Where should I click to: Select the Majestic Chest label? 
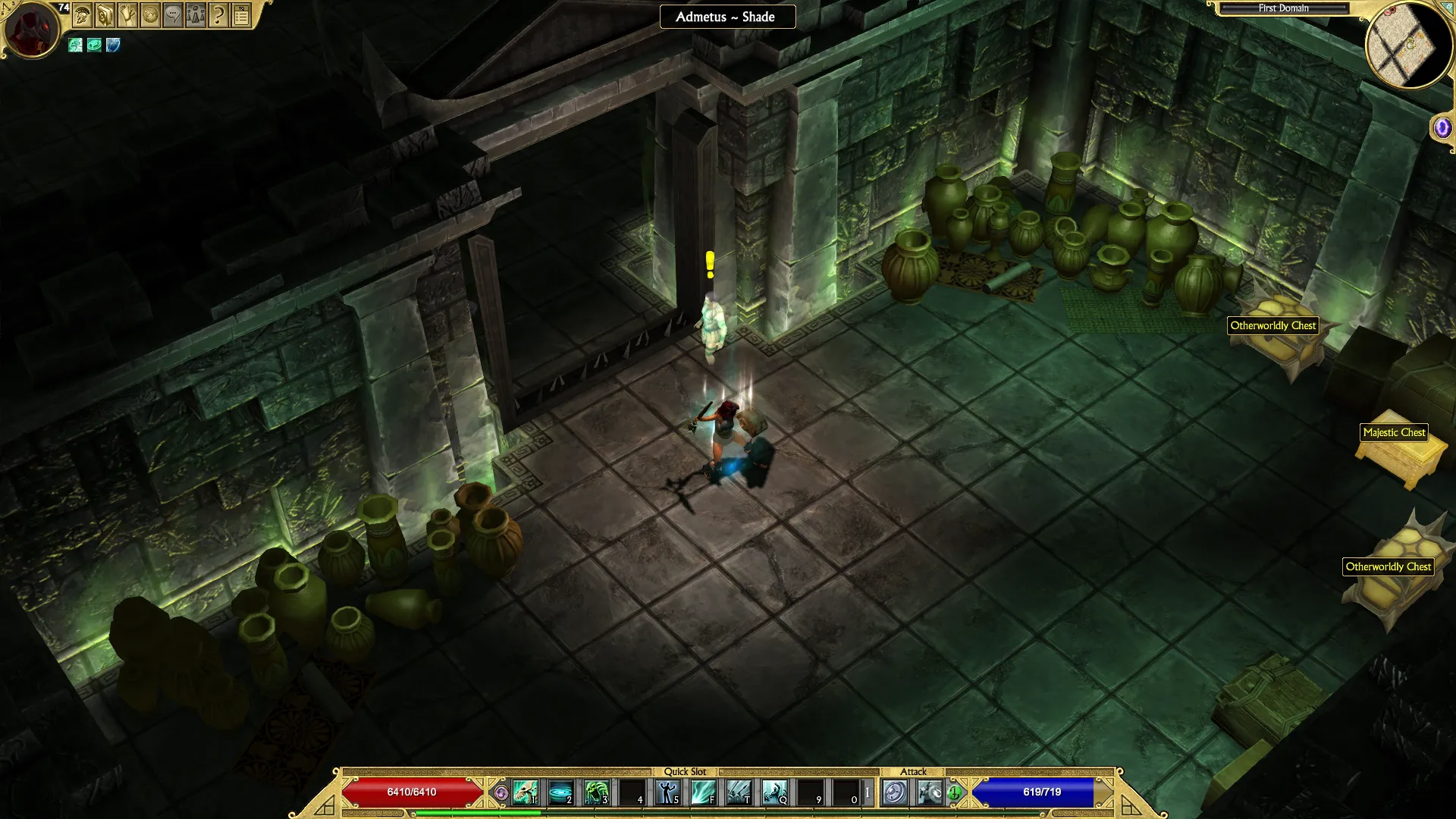(x=1394, y=432)
